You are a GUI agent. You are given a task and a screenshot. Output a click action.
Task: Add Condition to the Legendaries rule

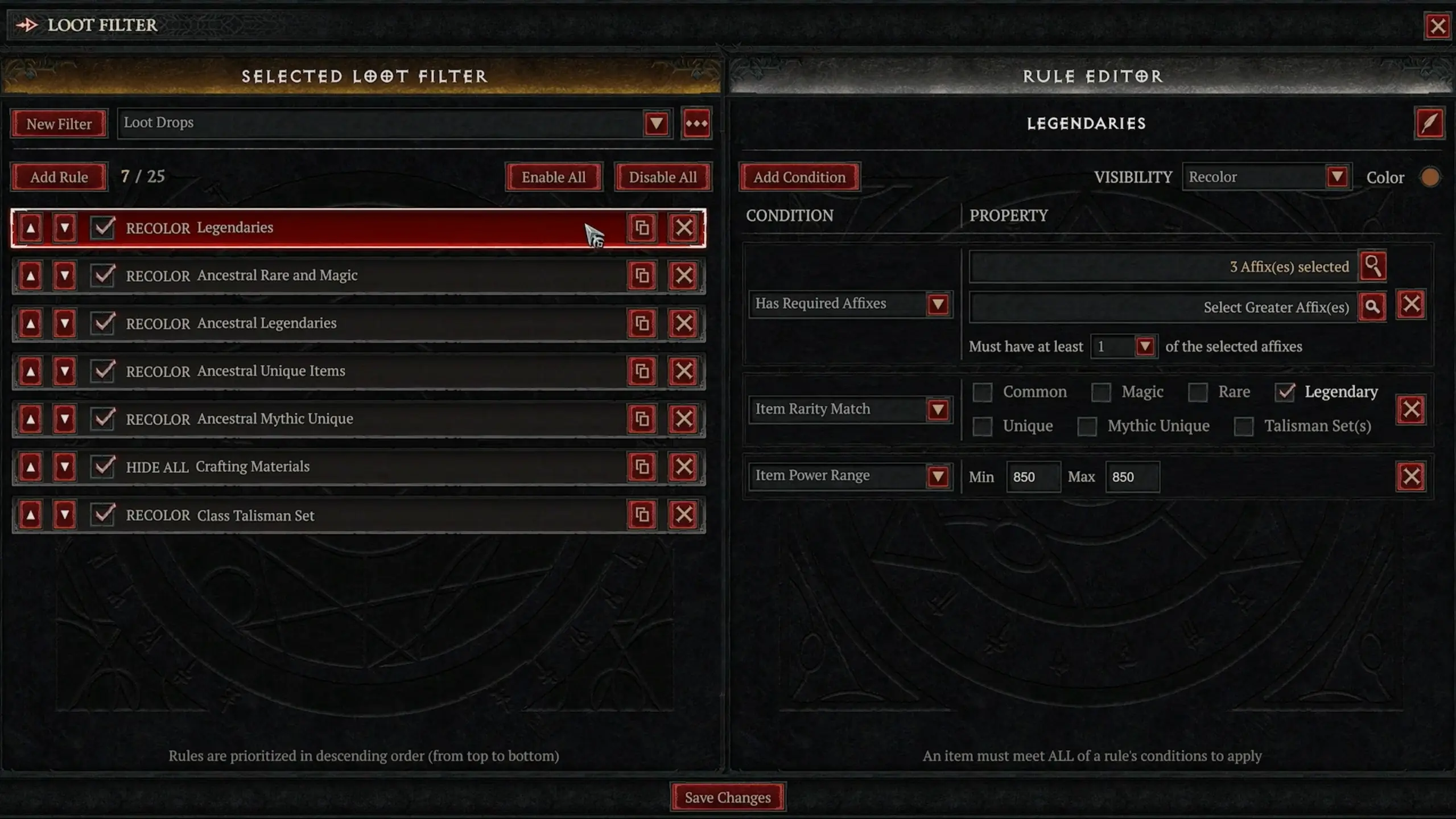pyautogui.click(x=799, y=177)
